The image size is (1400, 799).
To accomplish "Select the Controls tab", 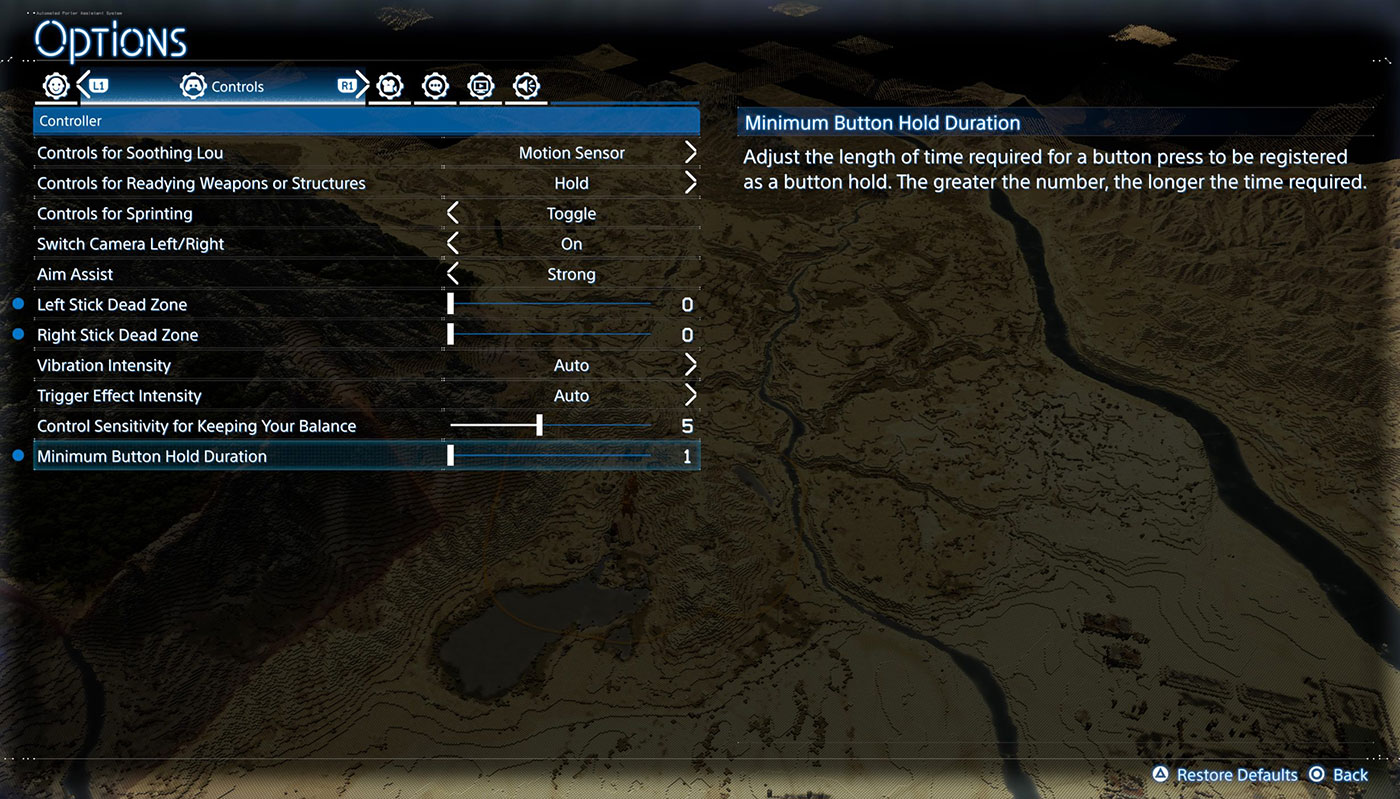I will pos(222,87).
